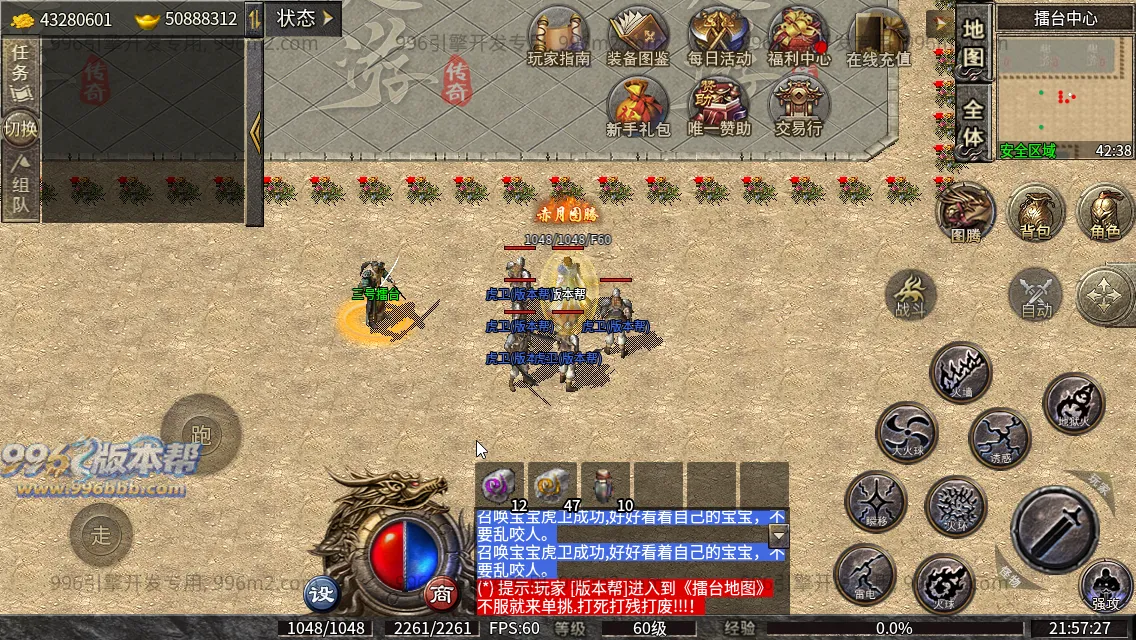
Task: Open the shop with the red 商 button
Action: 441,593
